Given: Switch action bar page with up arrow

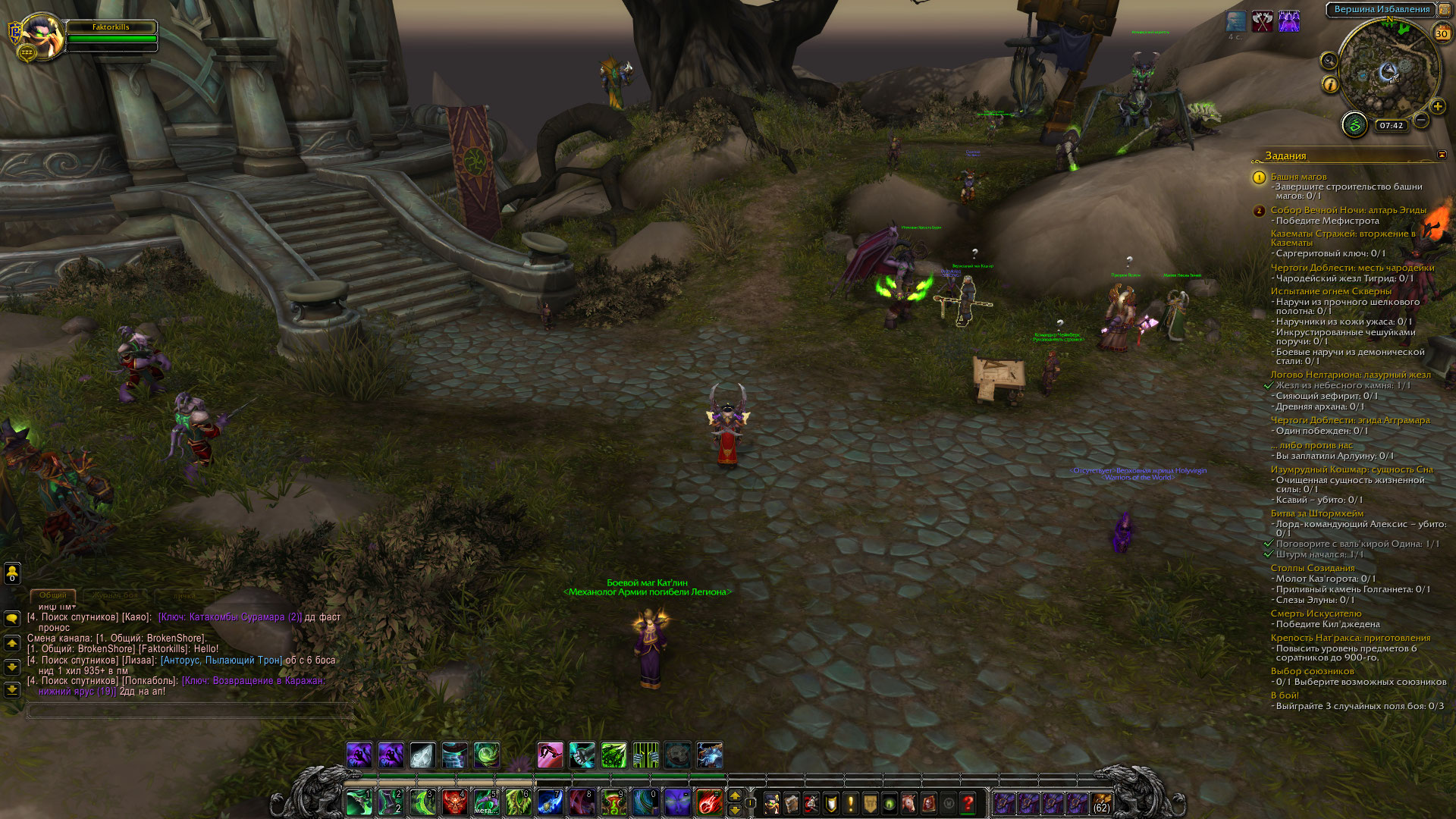Looking at the screenshot, I should tap(734, 795).
